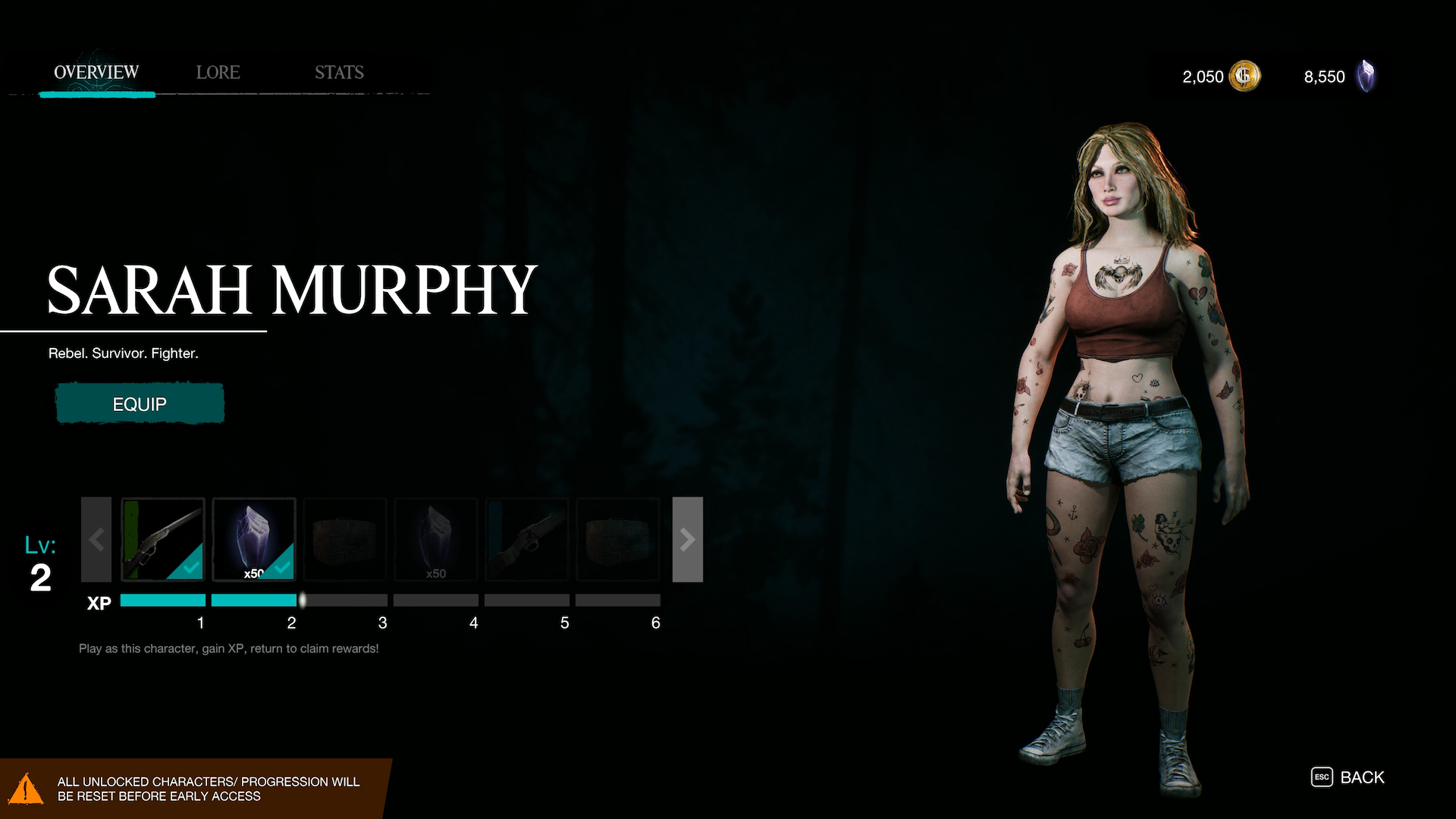Click the purple crystal currency icon

[1366, 76]
